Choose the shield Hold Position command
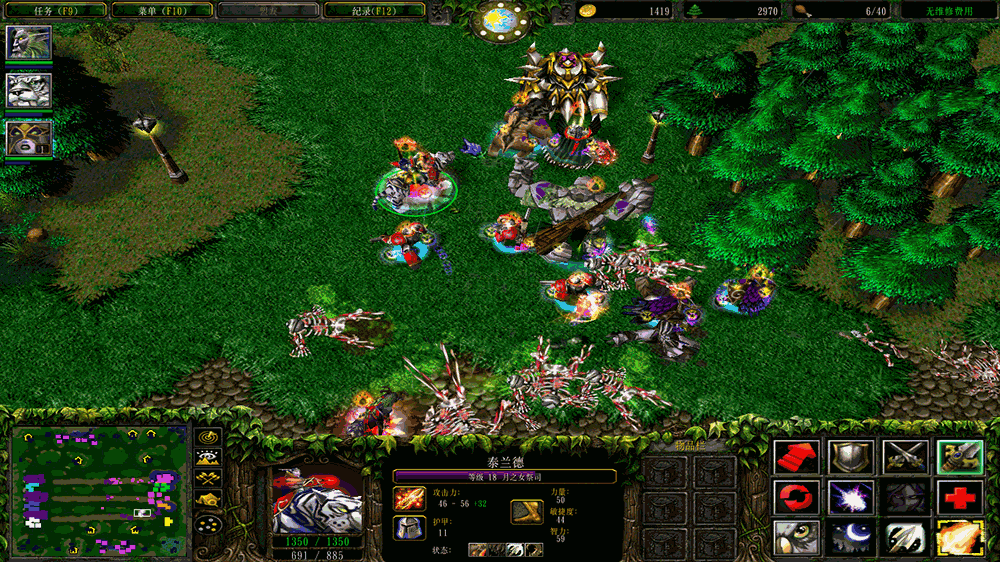 pyautogui.click(x=850, y=457)
